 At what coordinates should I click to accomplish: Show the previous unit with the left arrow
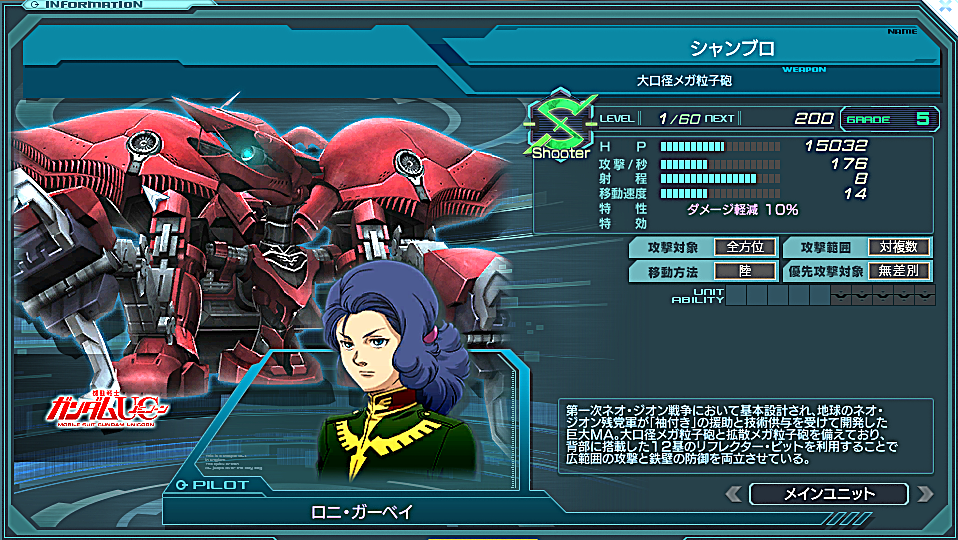coord(734,494)
